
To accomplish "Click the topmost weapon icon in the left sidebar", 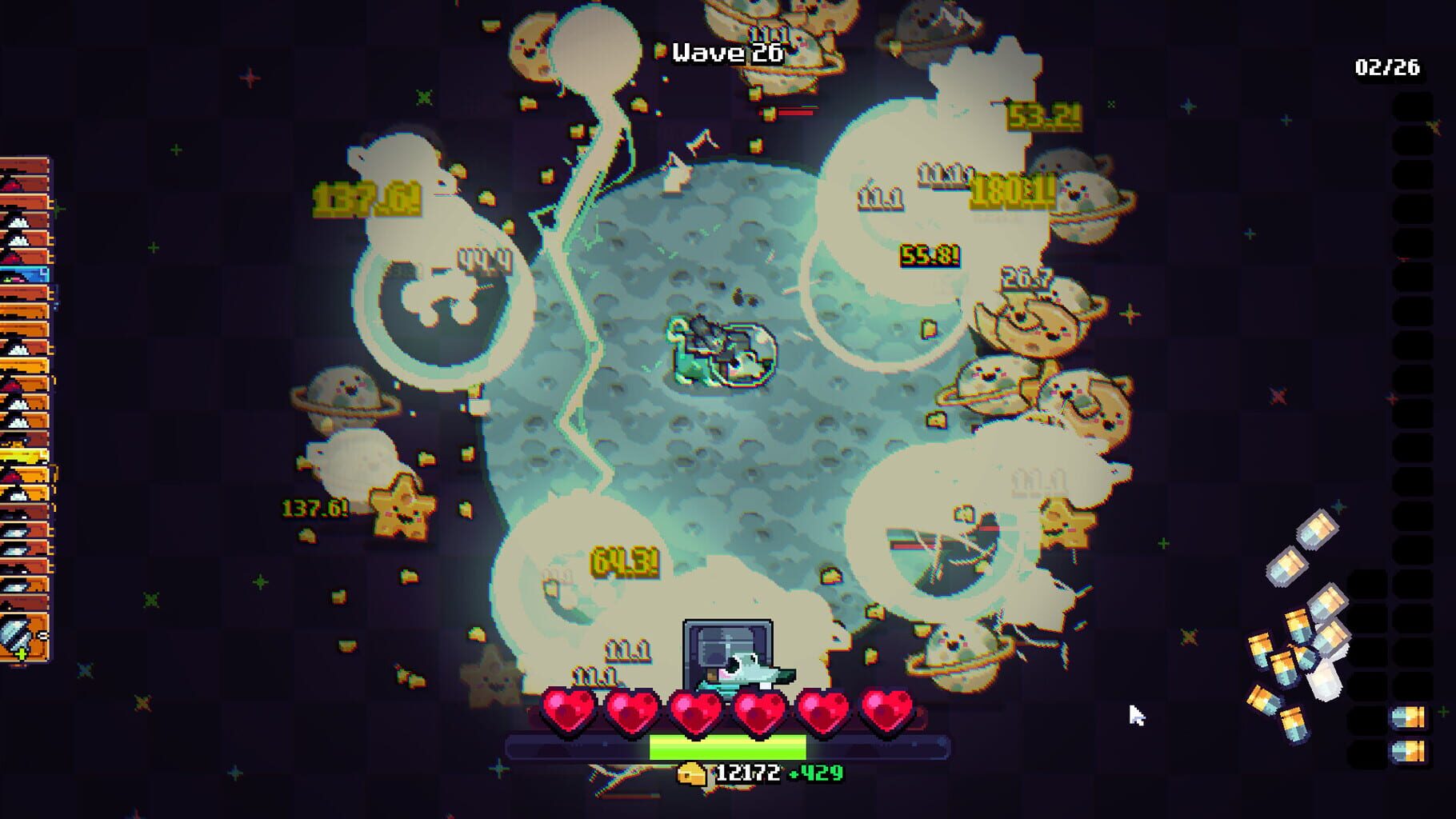I will point(20,164).
